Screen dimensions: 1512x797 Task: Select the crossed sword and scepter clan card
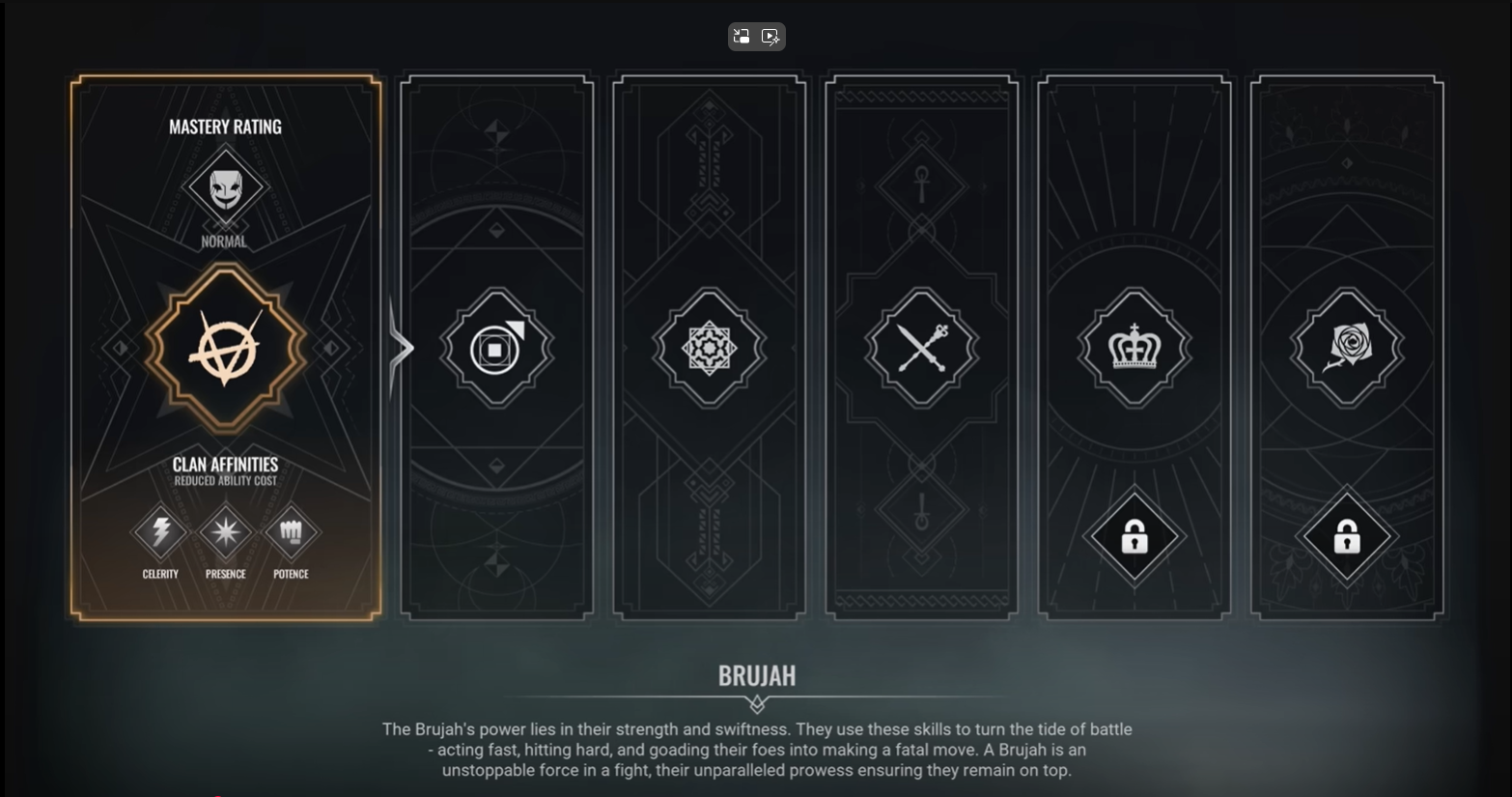[921, 348]
